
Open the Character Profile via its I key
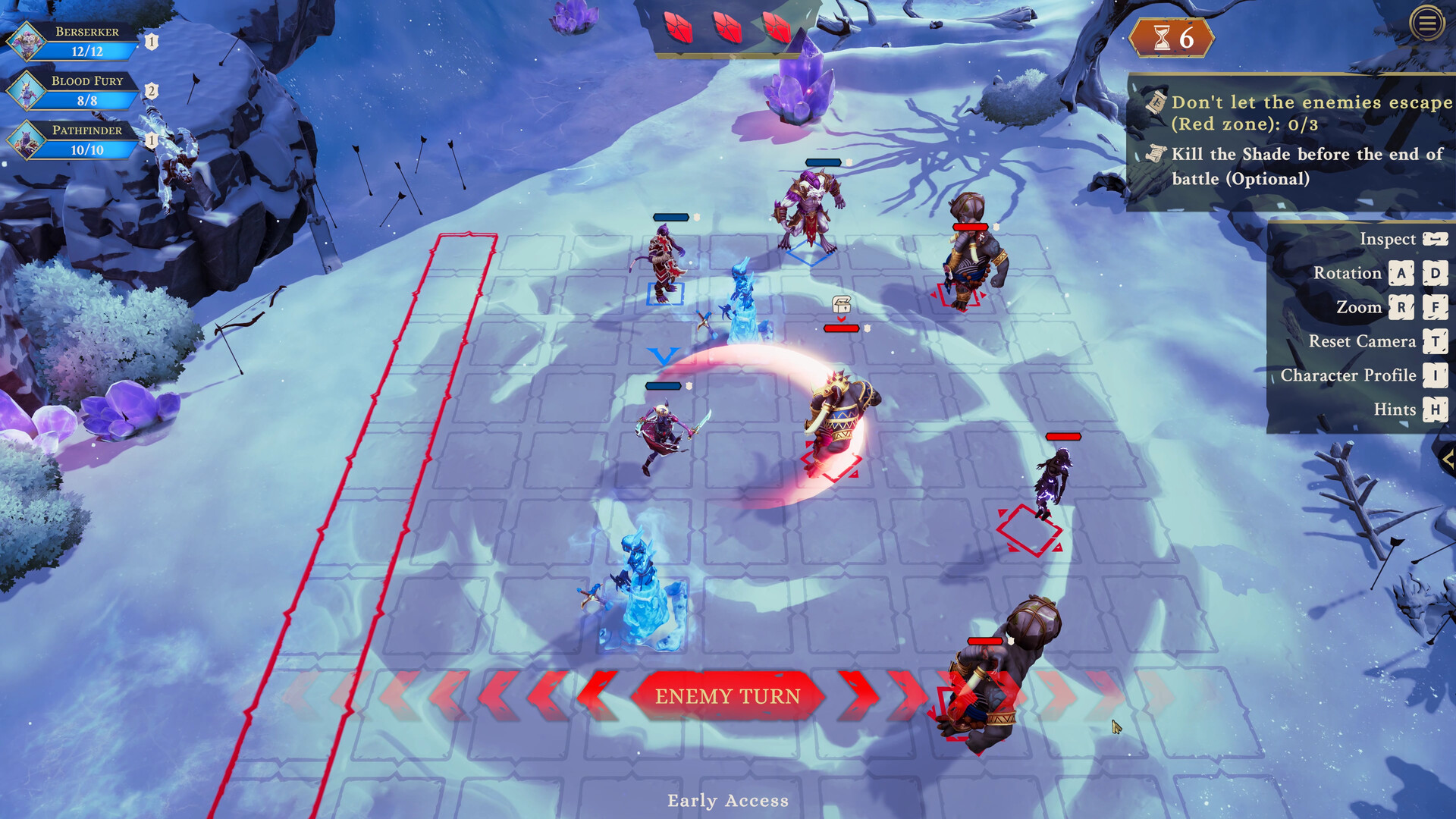(1436, 375)
